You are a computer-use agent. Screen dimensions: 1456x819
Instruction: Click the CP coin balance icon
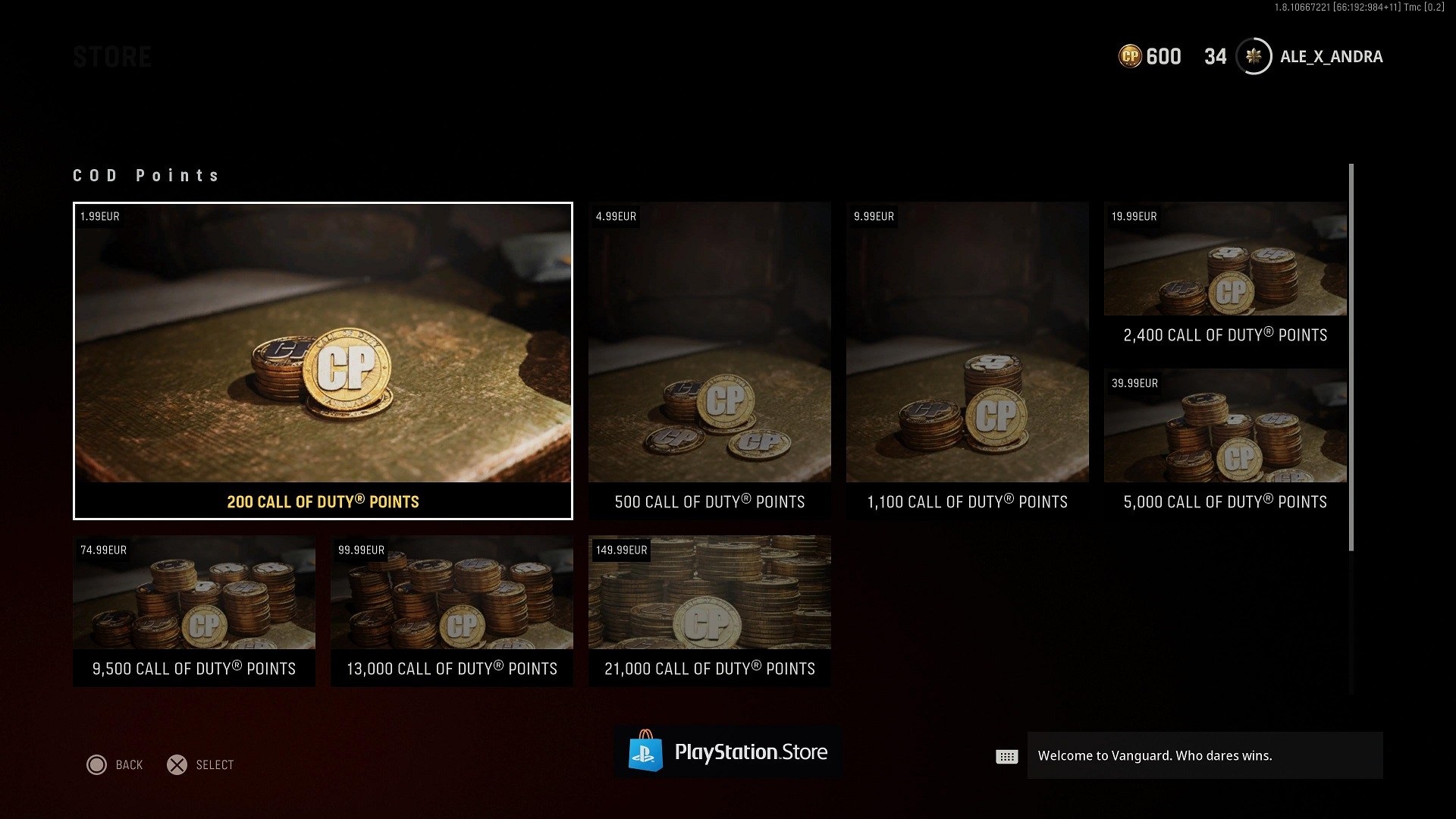(1129, 57)
